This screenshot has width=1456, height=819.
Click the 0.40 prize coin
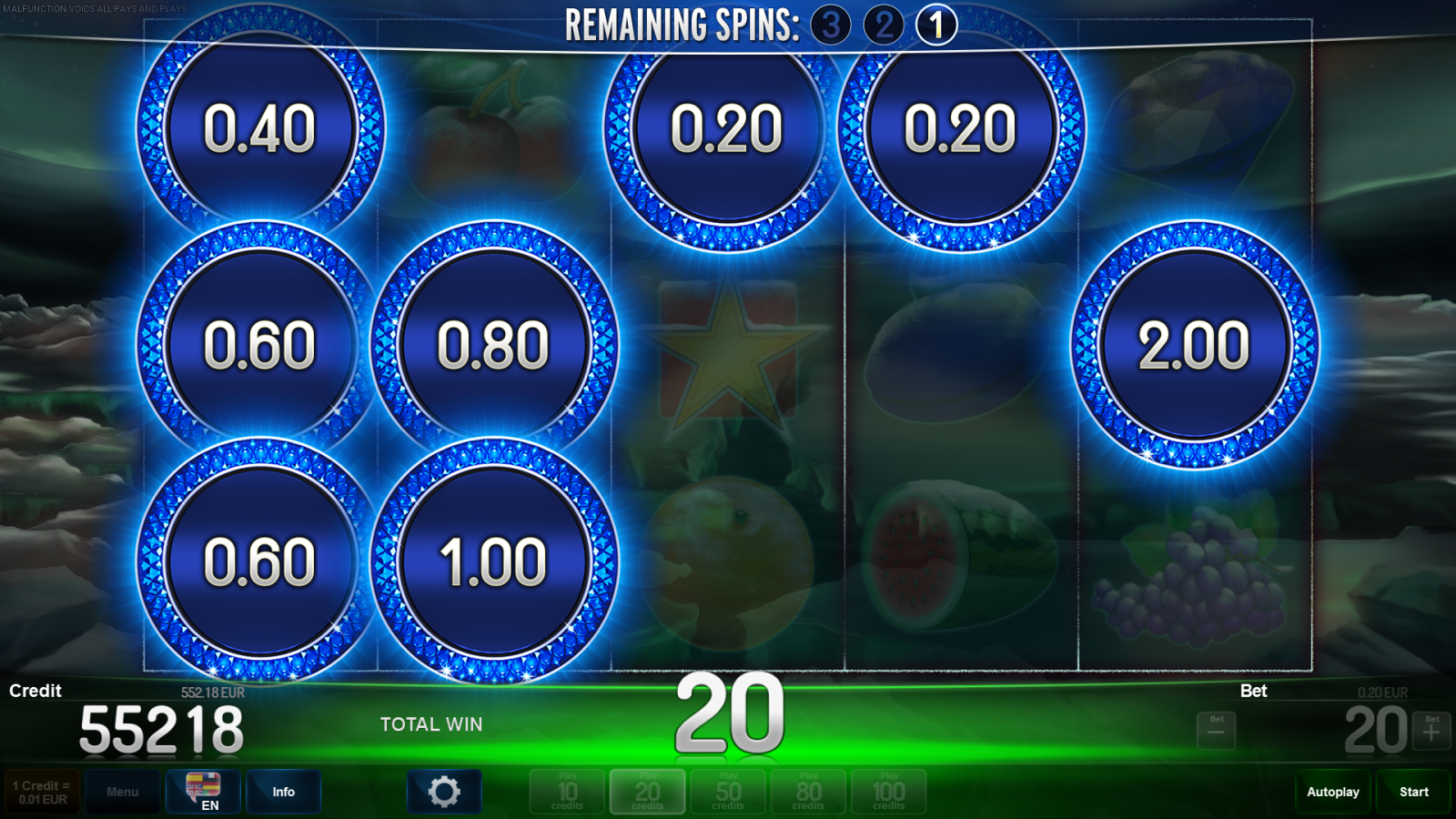tap(261, 129)
